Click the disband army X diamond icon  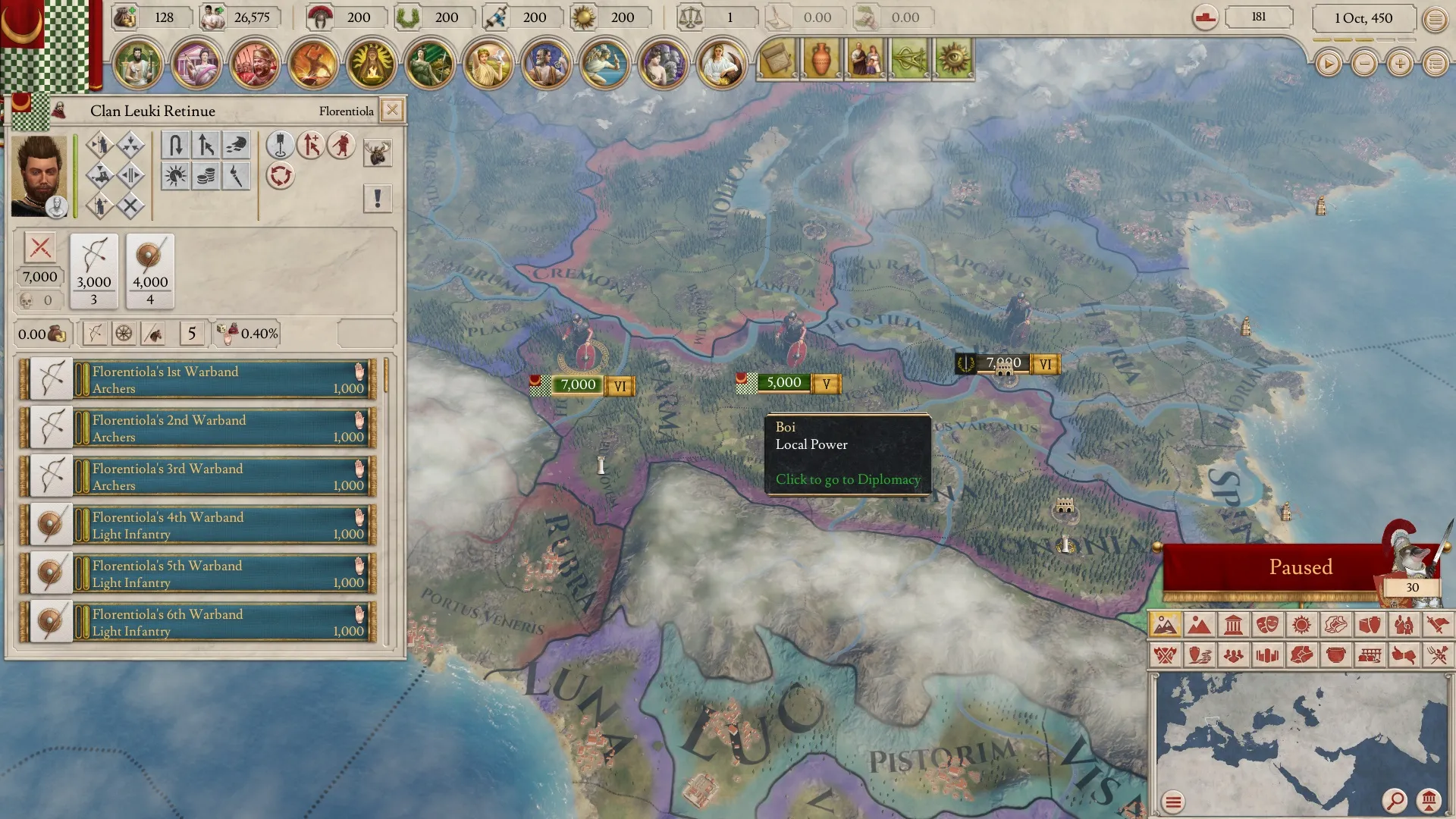pyautogui.click(x=130, y=206)
